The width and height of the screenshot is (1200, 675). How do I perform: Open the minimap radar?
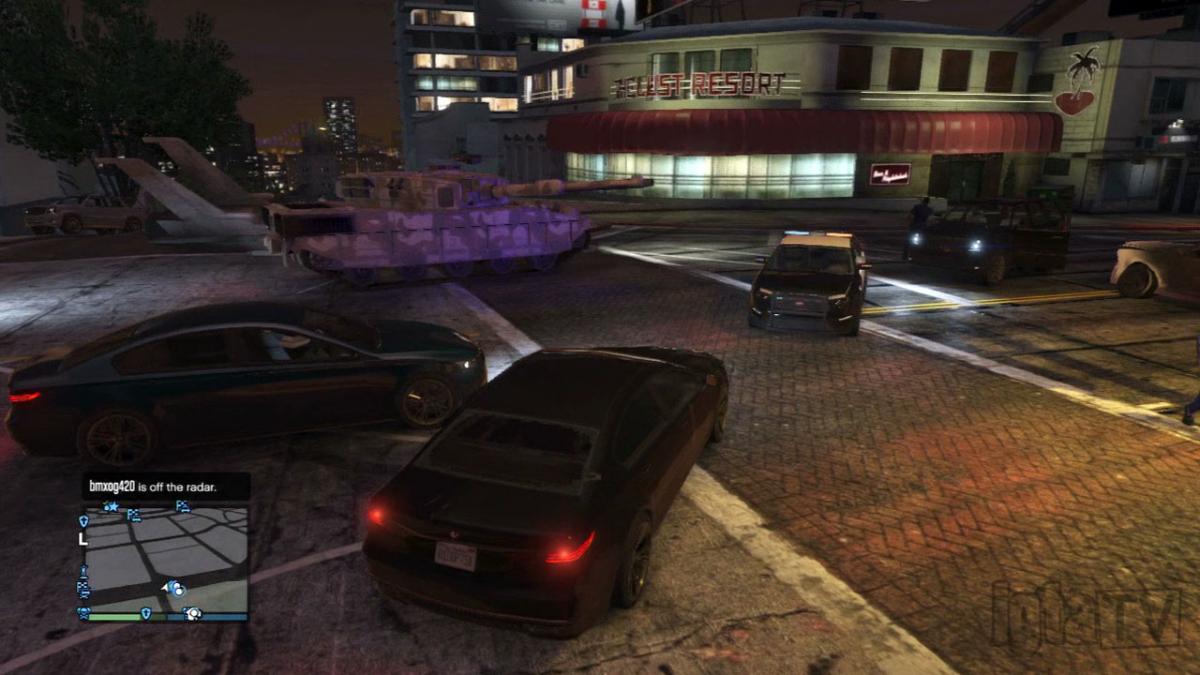163,560
